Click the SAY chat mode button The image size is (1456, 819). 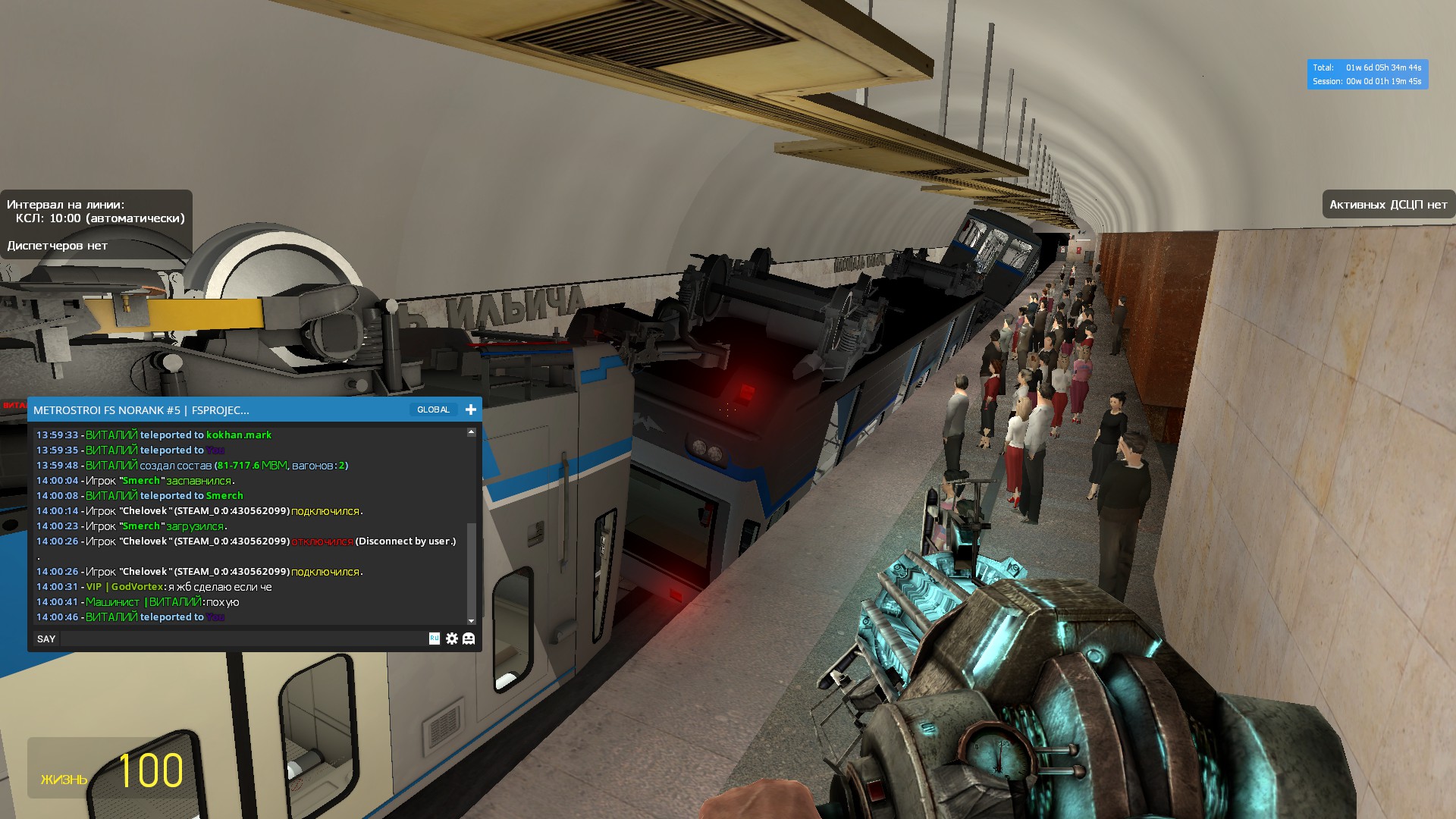(x=46, y=639)
